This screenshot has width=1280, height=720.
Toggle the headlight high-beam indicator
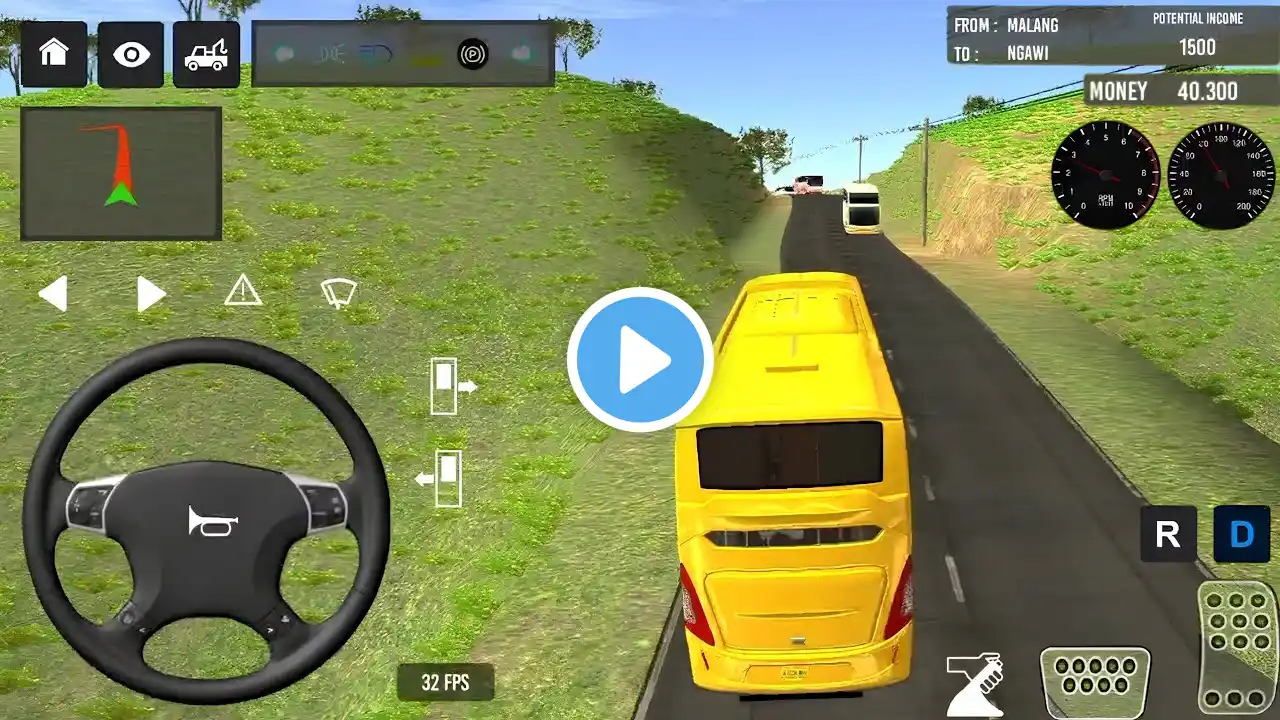377,54
